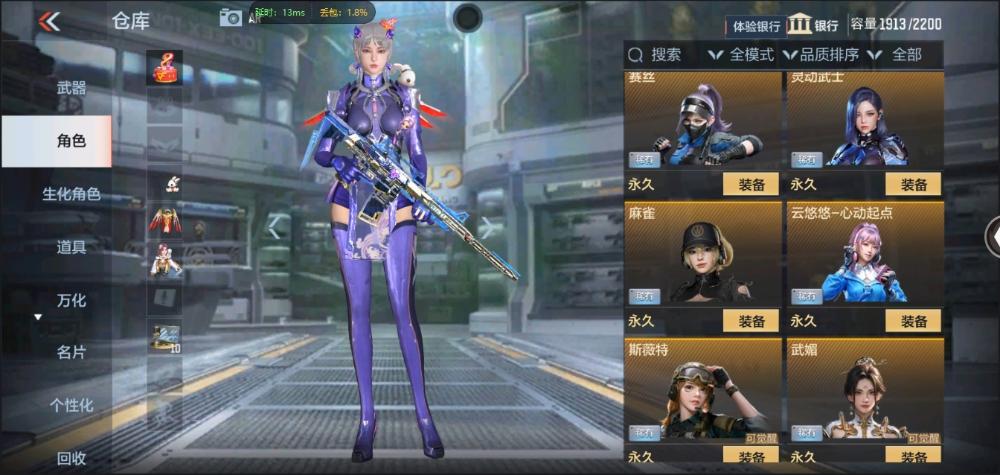Open the 武器 weapons tab
The image size is (1000, 475).
pyautogui.click(x=71, y=88)
